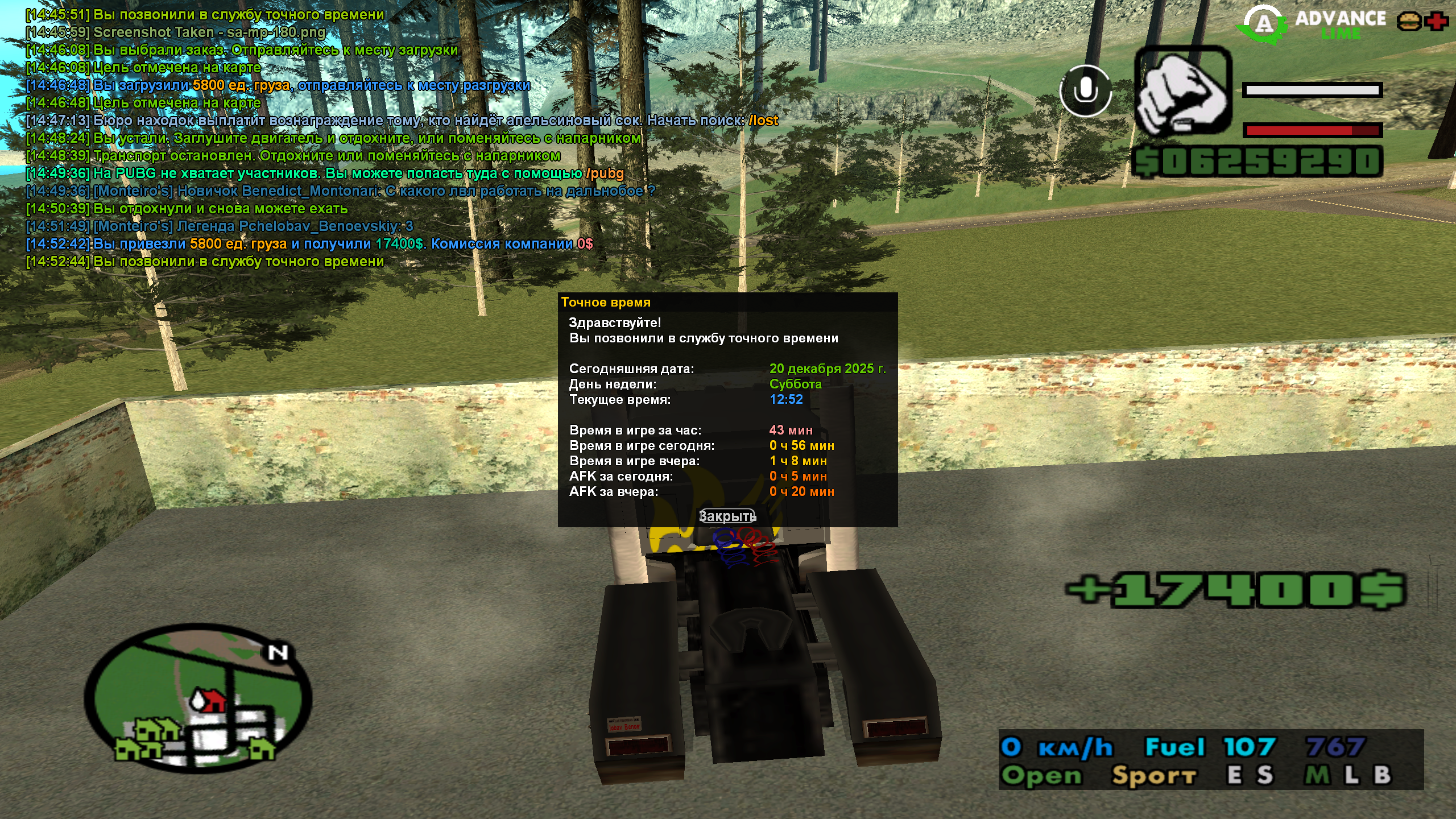The height and width of the screenshot is (819, 1456).
Task: Click the burger hunger icon
Action: (1408, 22)
